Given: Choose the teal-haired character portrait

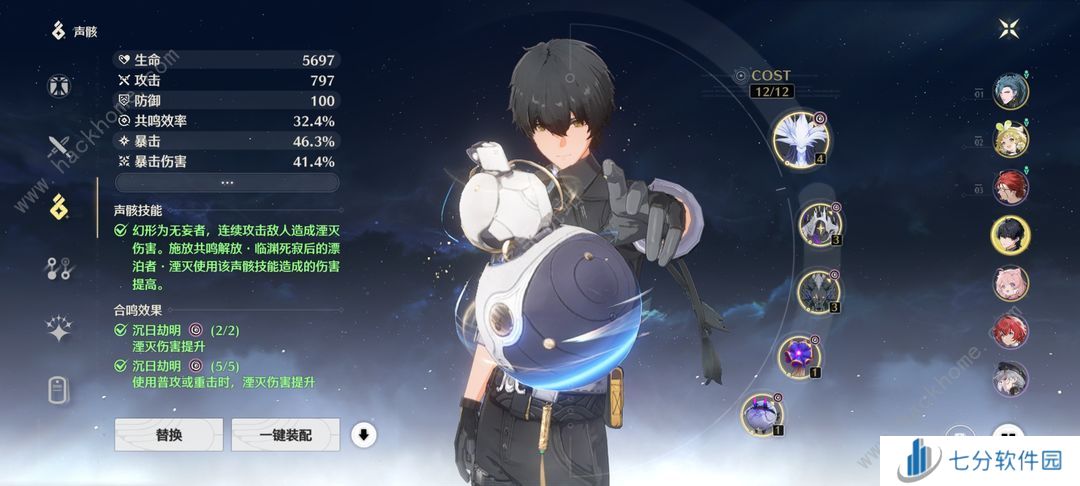Looking at the screenshot, I should (x=1010, y=92).
